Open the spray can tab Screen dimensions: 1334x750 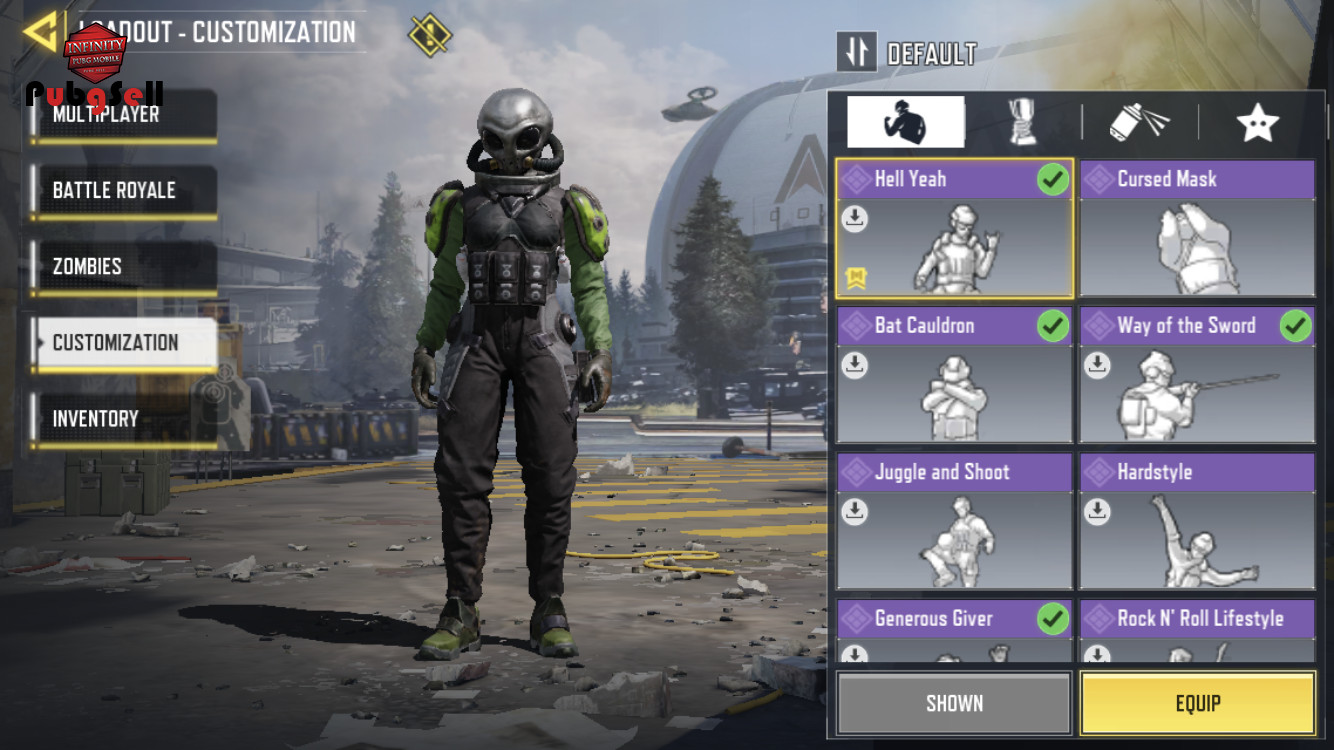1140,122
